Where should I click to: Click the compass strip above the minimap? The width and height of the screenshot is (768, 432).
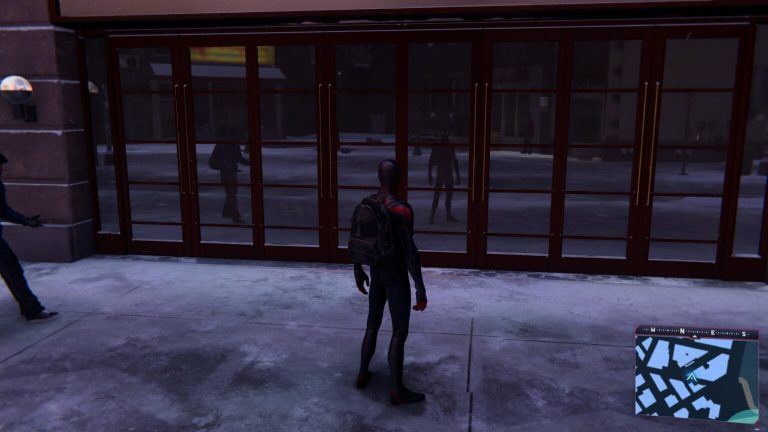[x=696, y=331]
